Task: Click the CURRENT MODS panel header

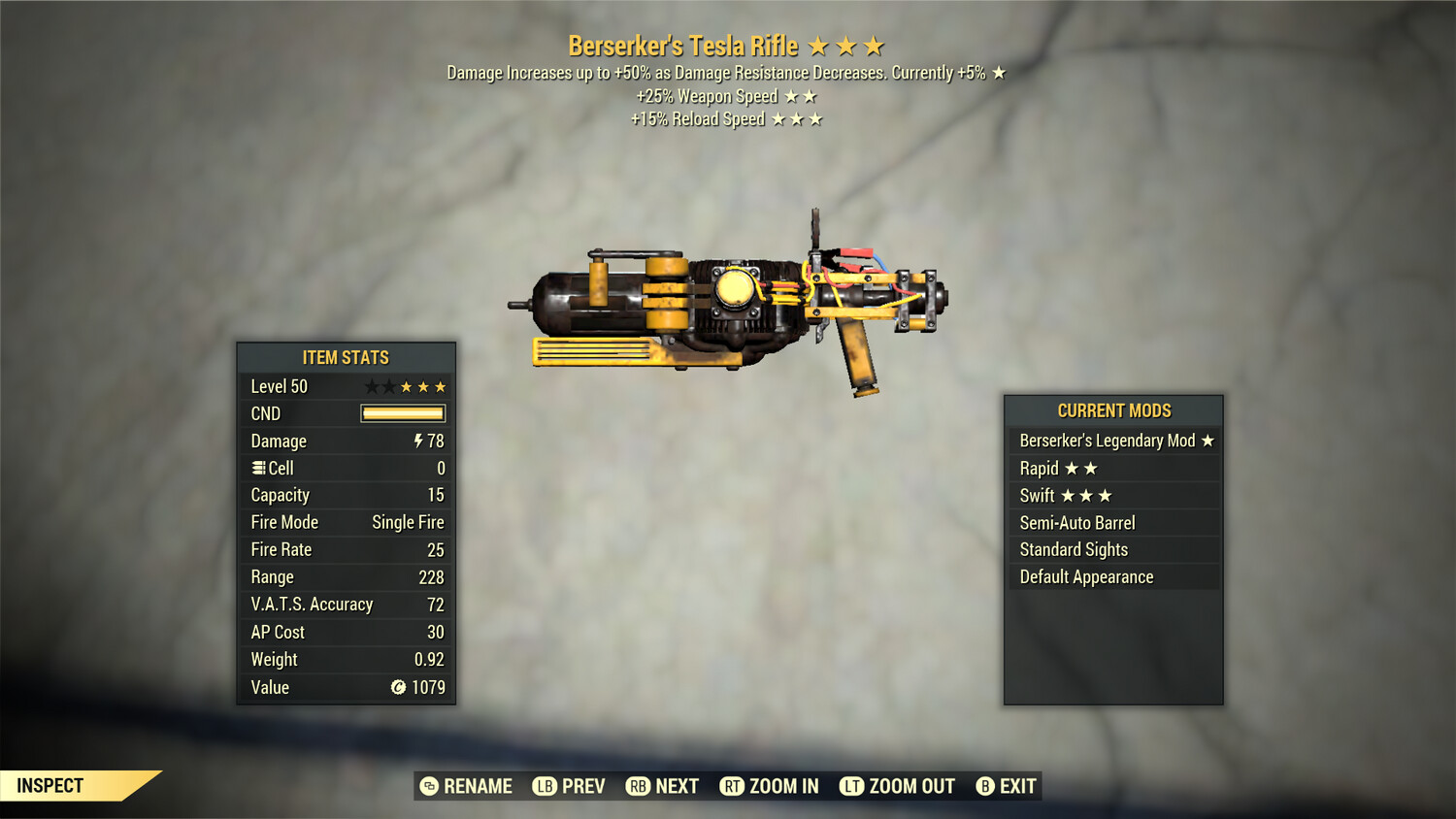Action: coord(1113,410)
